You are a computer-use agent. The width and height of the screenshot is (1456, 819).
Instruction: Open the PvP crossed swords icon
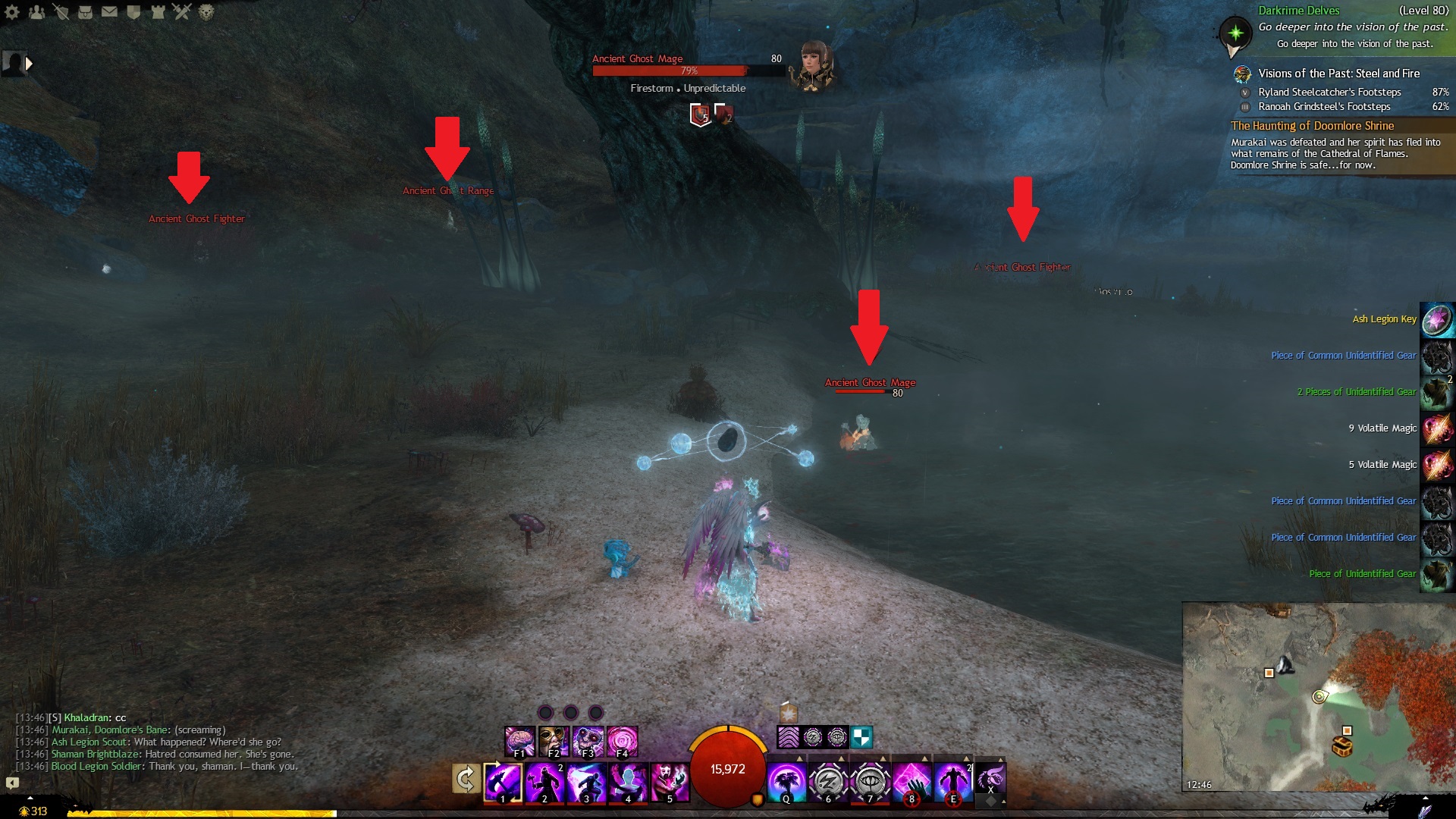182,12
